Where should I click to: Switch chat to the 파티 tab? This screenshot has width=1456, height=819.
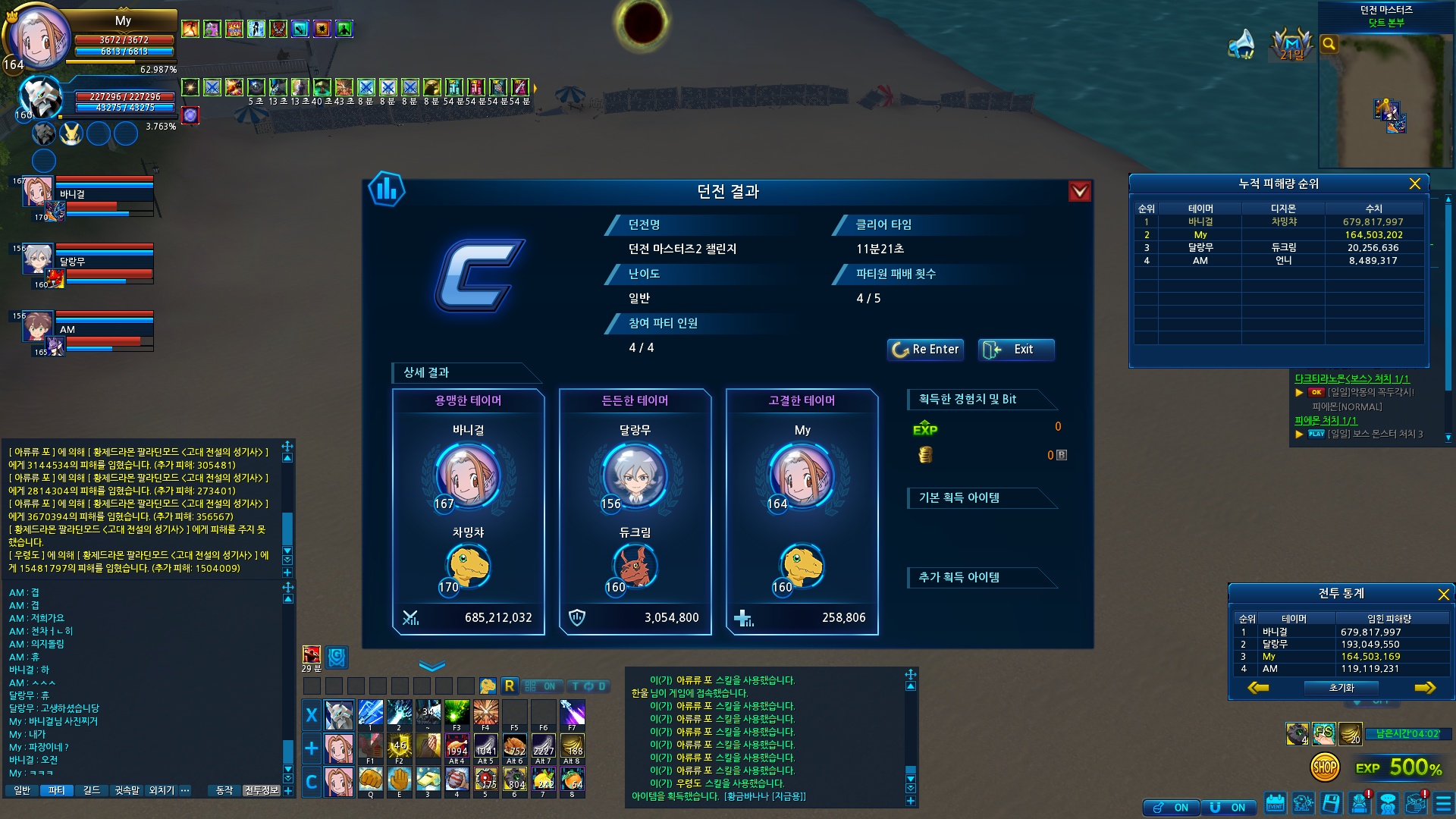[x=57, y=791]
